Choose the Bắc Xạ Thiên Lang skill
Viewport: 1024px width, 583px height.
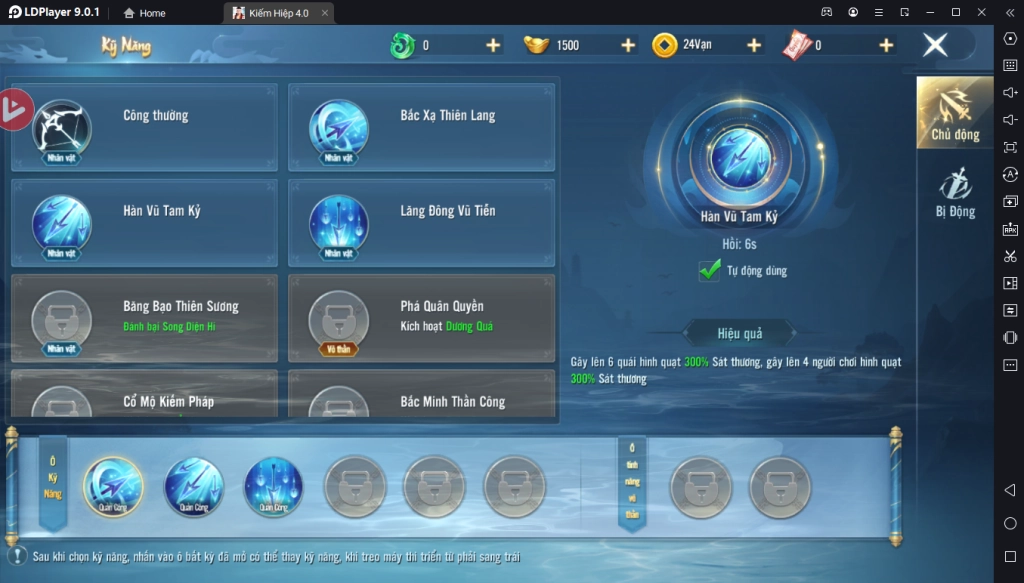click(421, 127)
